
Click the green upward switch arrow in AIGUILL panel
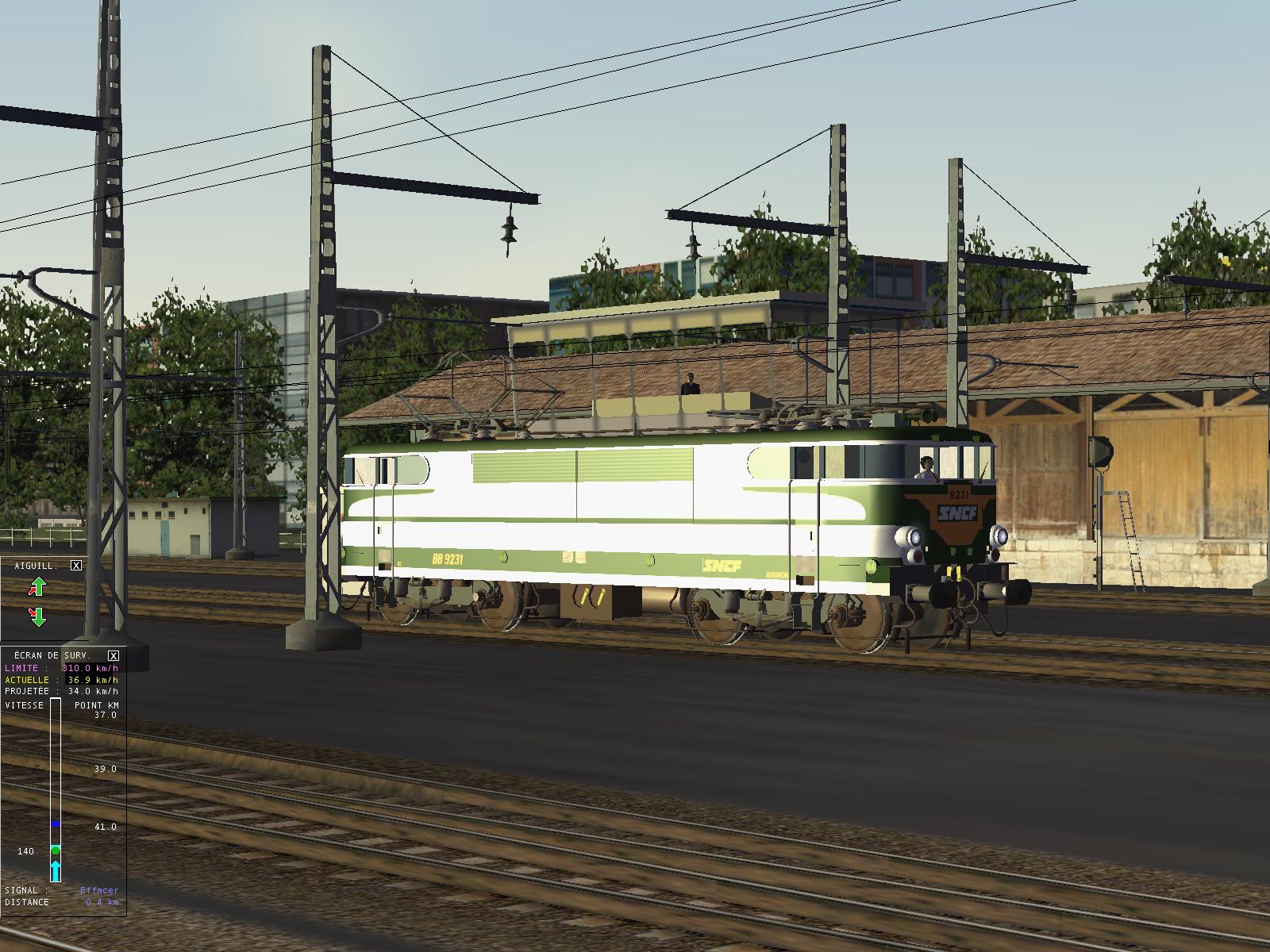[37, 585]
